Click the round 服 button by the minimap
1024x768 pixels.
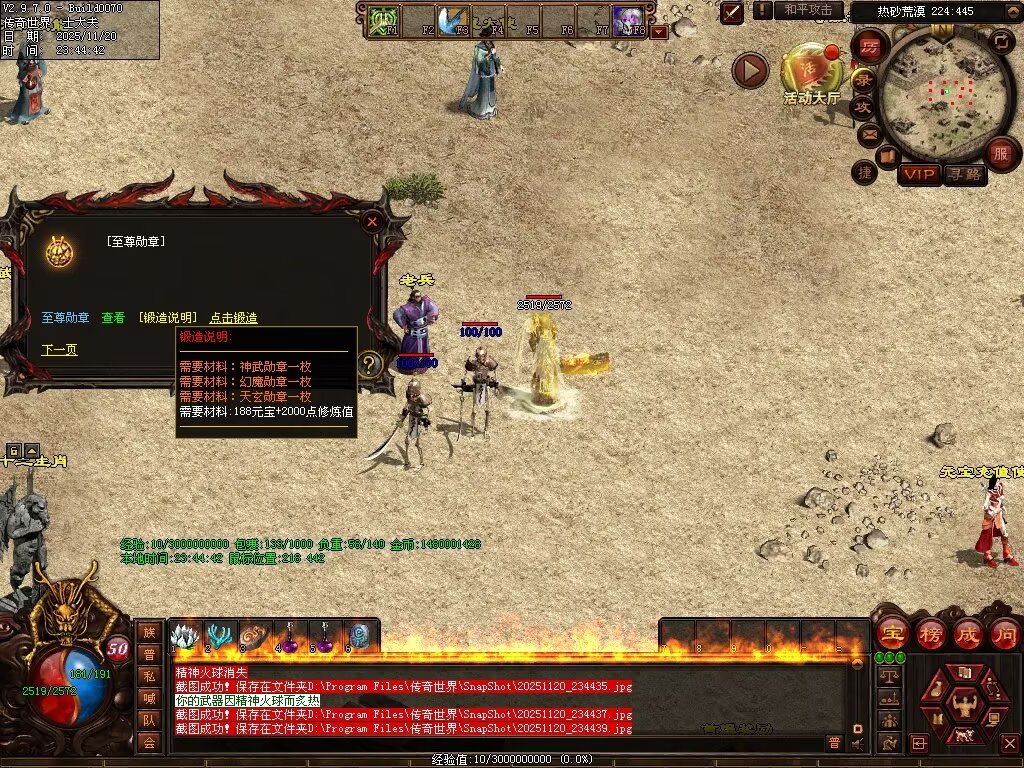pyautogui.click(x=1000, y=154)
